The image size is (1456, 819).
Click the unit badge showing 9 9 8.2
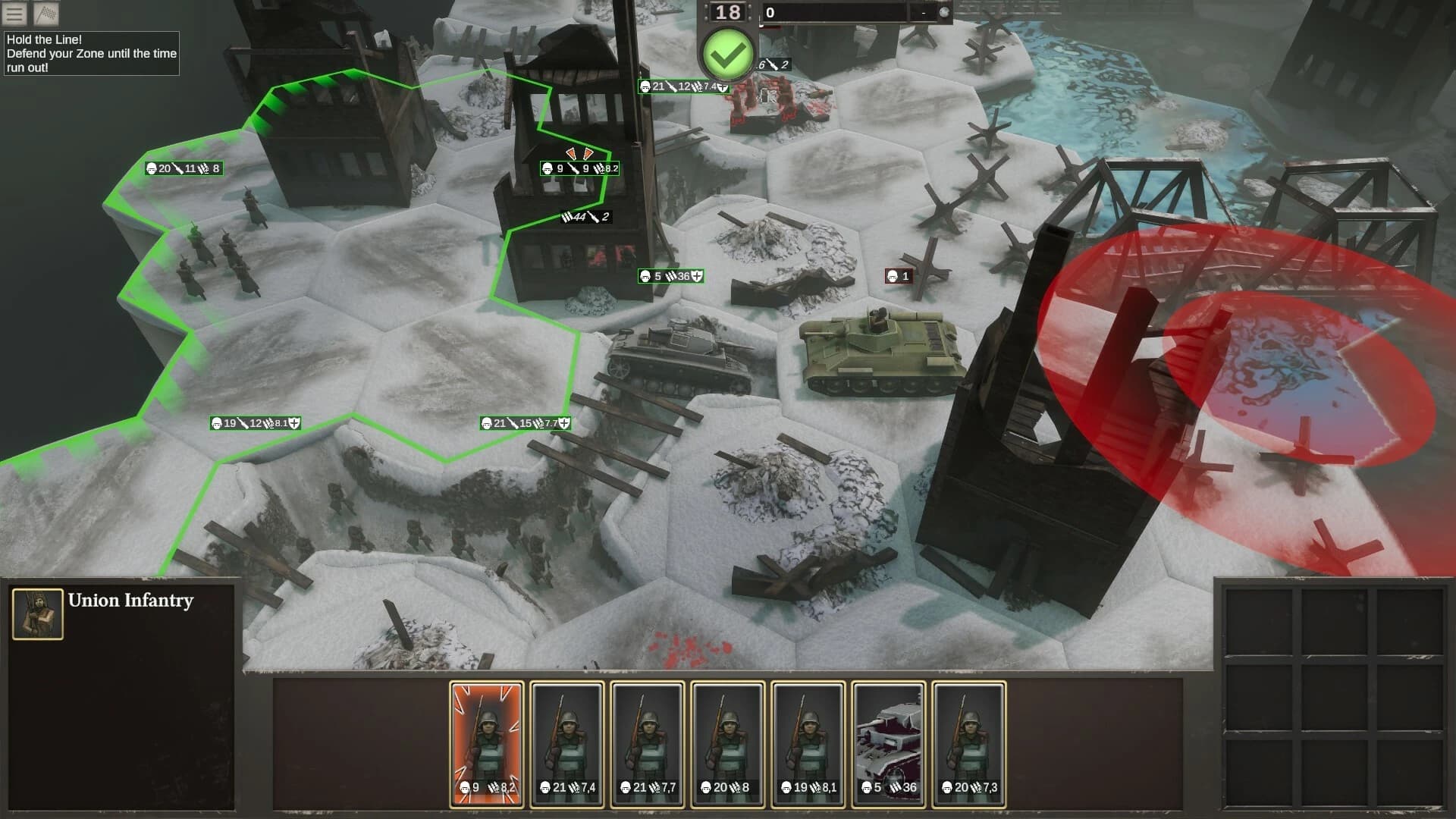578,168
